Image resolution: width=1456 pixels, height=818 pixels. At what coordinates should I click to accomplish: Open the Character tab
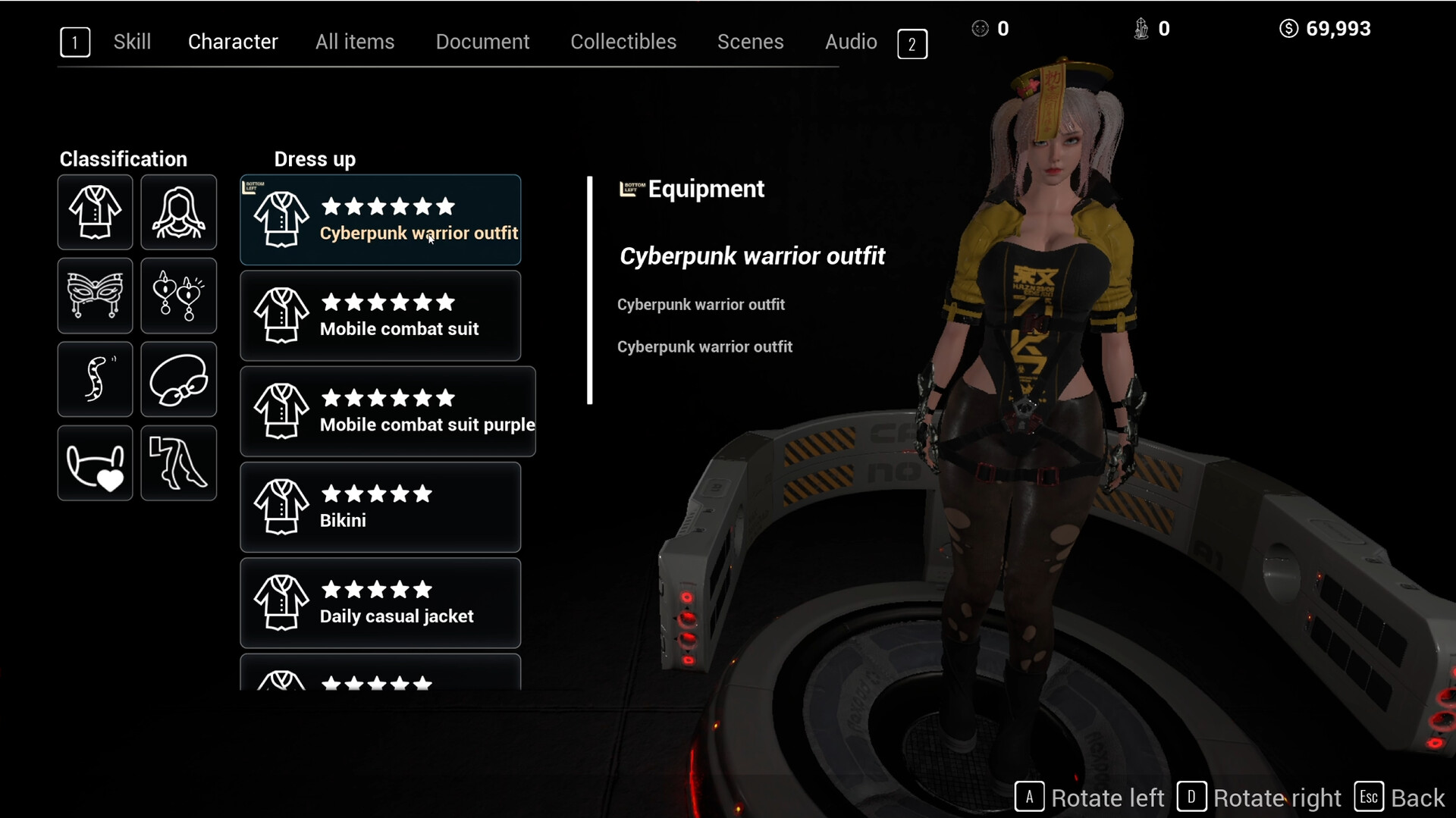click(233, 42)
